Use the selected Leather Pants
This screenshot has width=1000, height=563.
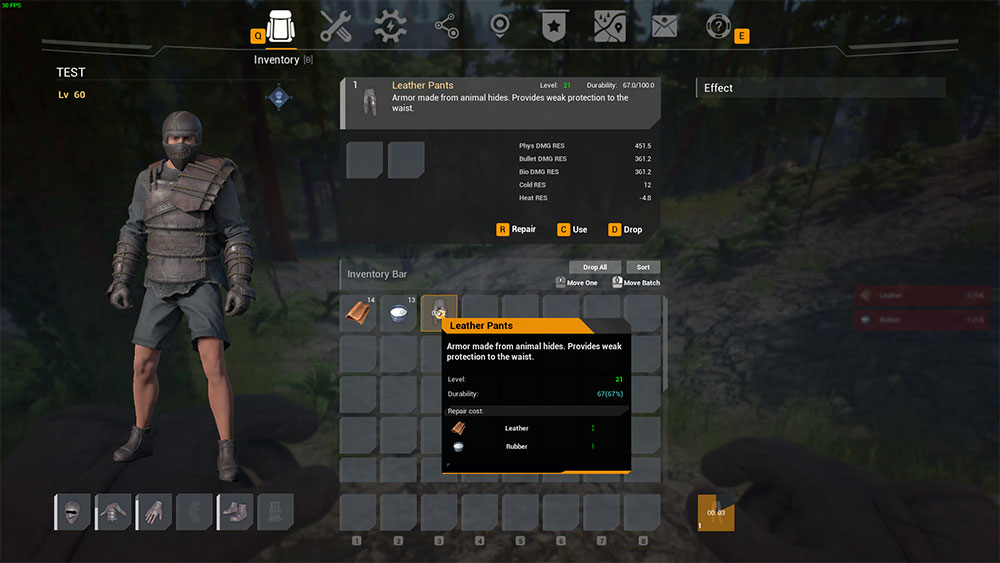573,230
